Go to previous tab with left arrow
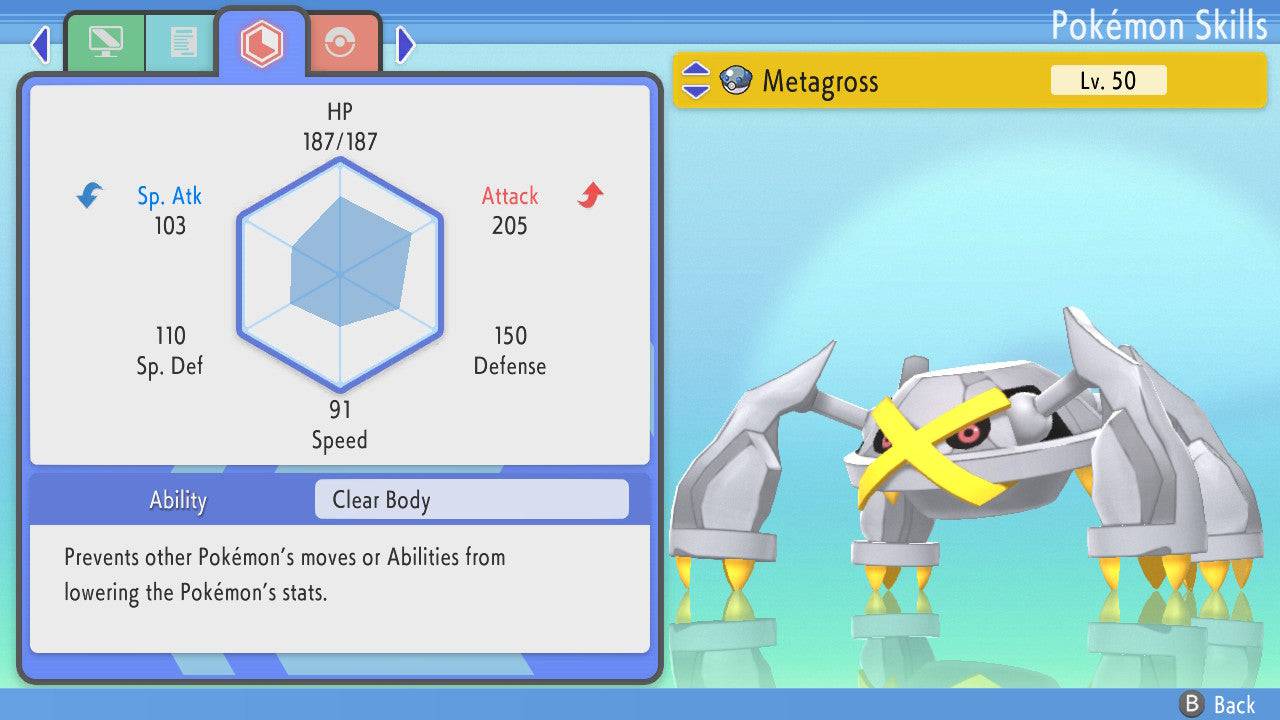The height and width of the screenshot is (720, 1280). click(40, 44)
